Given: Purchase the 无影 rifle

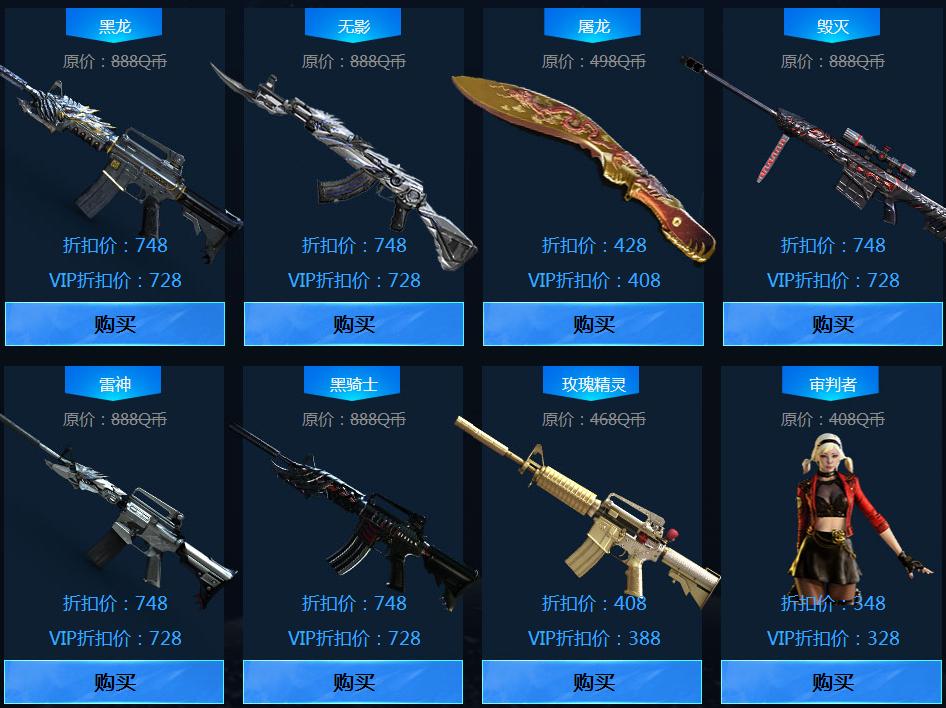Looking at the screenshot, I should [353, 324].
